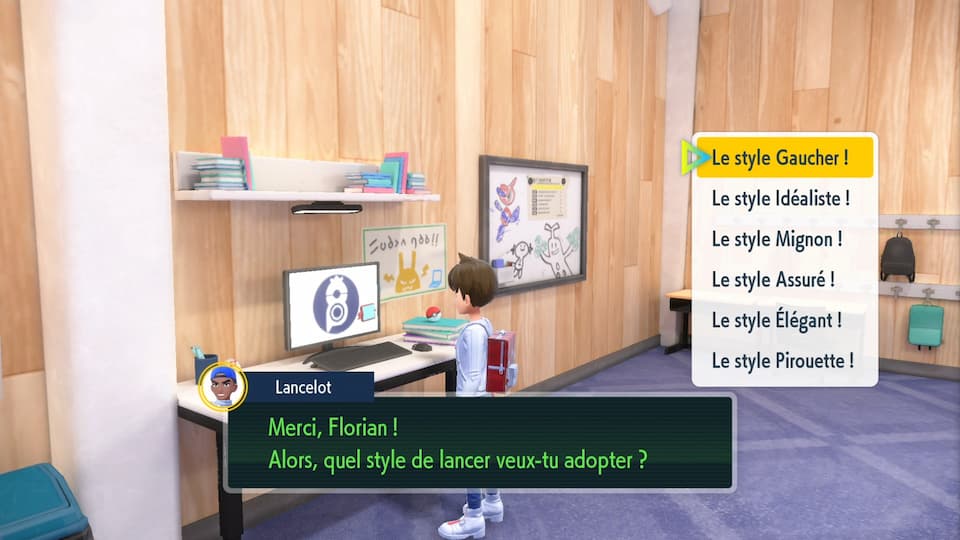Screen dimensions: 960x540
Task: Choose "Le style Assuré !" from the list
Action: 773,280
